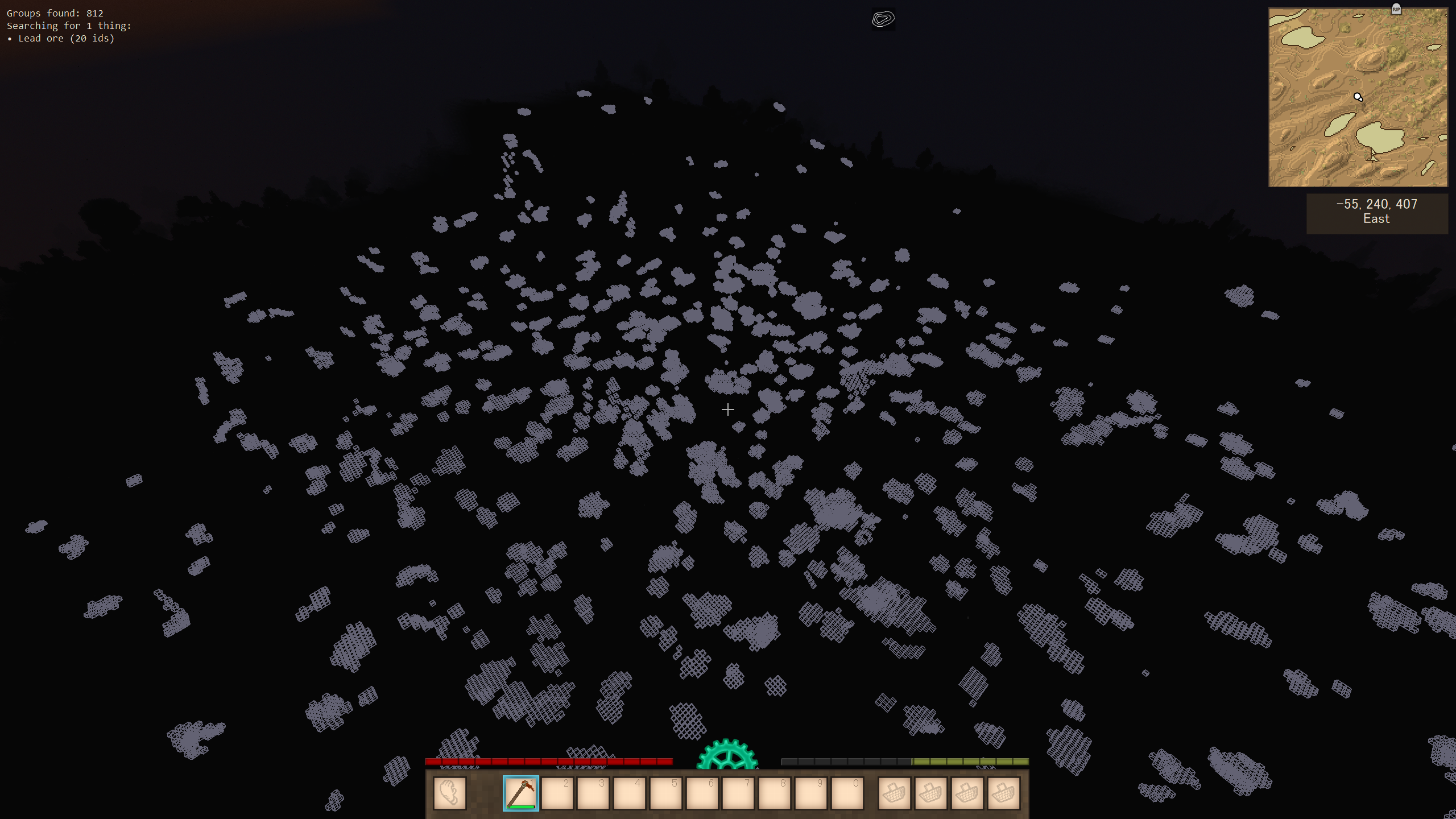The width and height of the screenshot is (1456, 819).
Task: Click the coordinates and East heading panel
Action: click(1376, 213)
